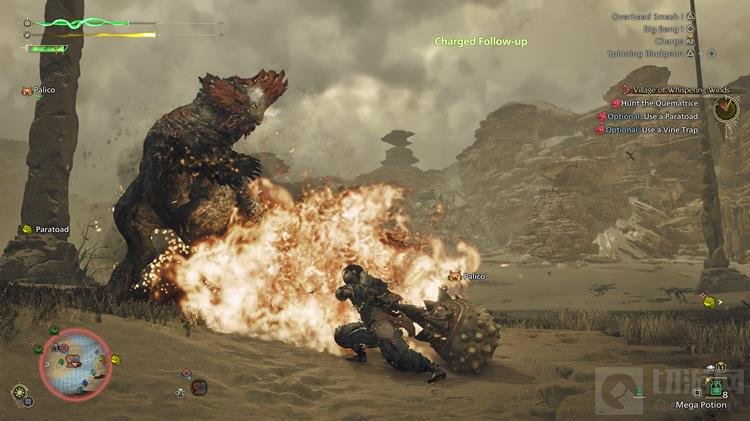The image size is (750, 421).
Task: Click the sun icon at bottom-left corner
Action: pyautogui.click(x=18, y=391)
